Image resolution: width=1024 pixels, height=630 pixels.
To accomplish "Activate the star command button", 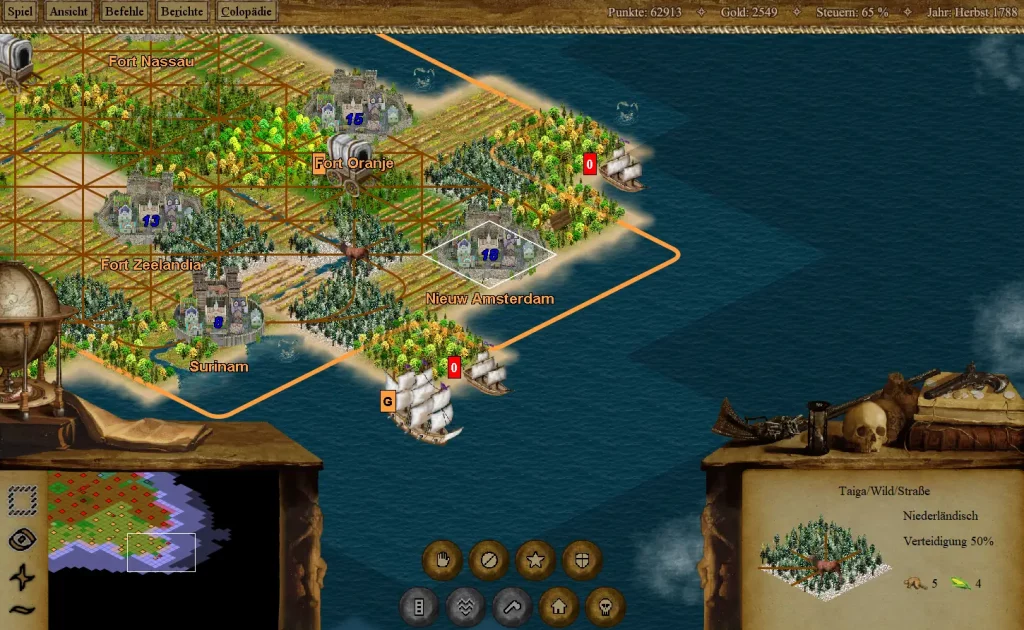I will pyautogui.click(x=535, y=559).
